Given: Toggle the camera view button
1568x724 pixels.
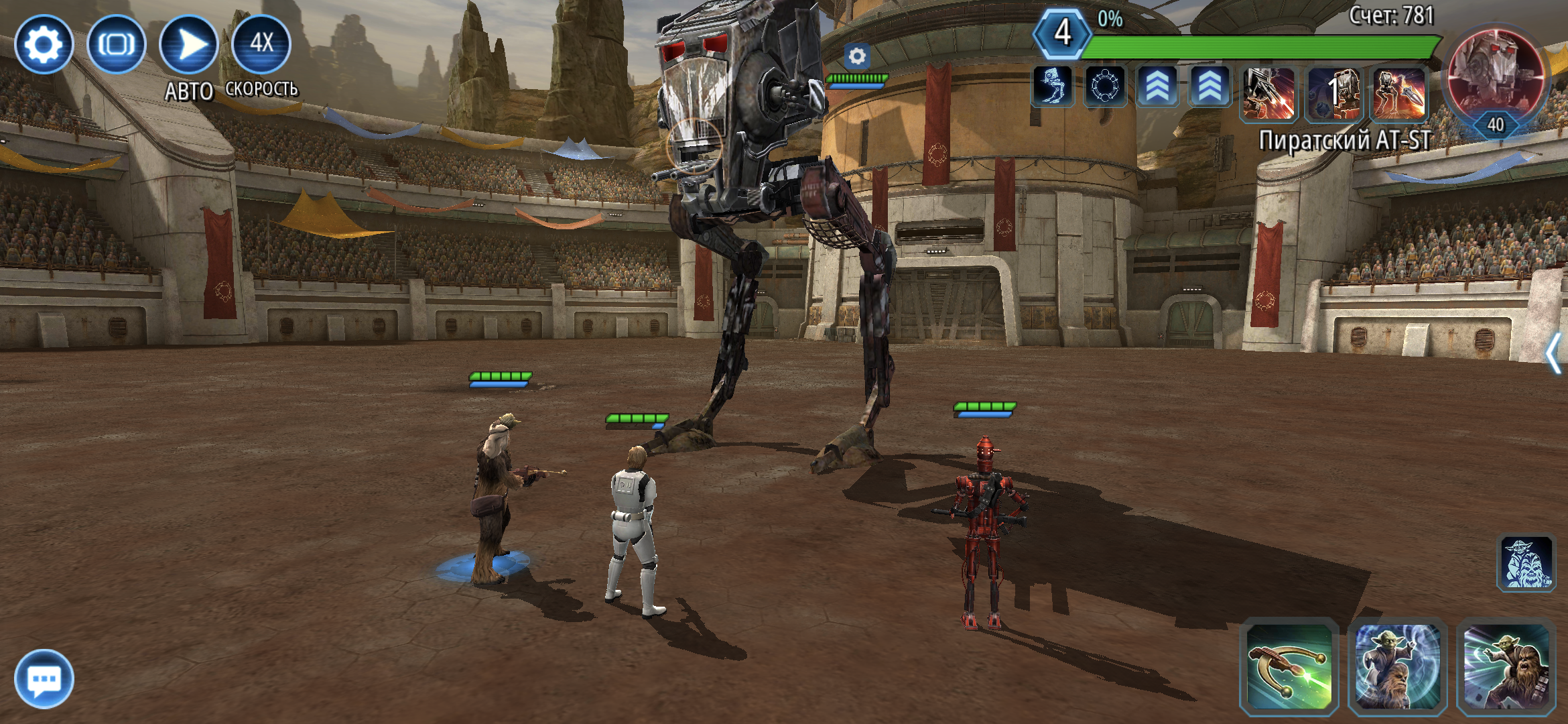Looking at the screenshot, I should pos(117,45).
